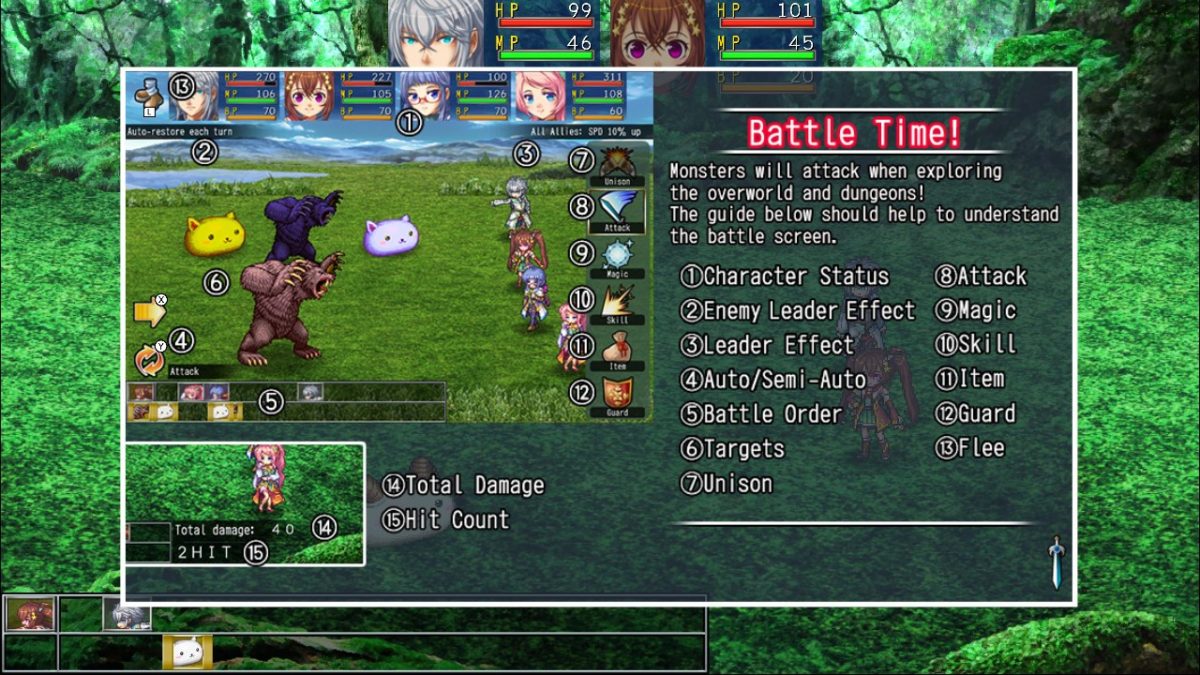Image resolution: width=1200 pixels, height=675 pixels.
Task: Activate the Skill command burst icon
Action: [x=617, y=301]
